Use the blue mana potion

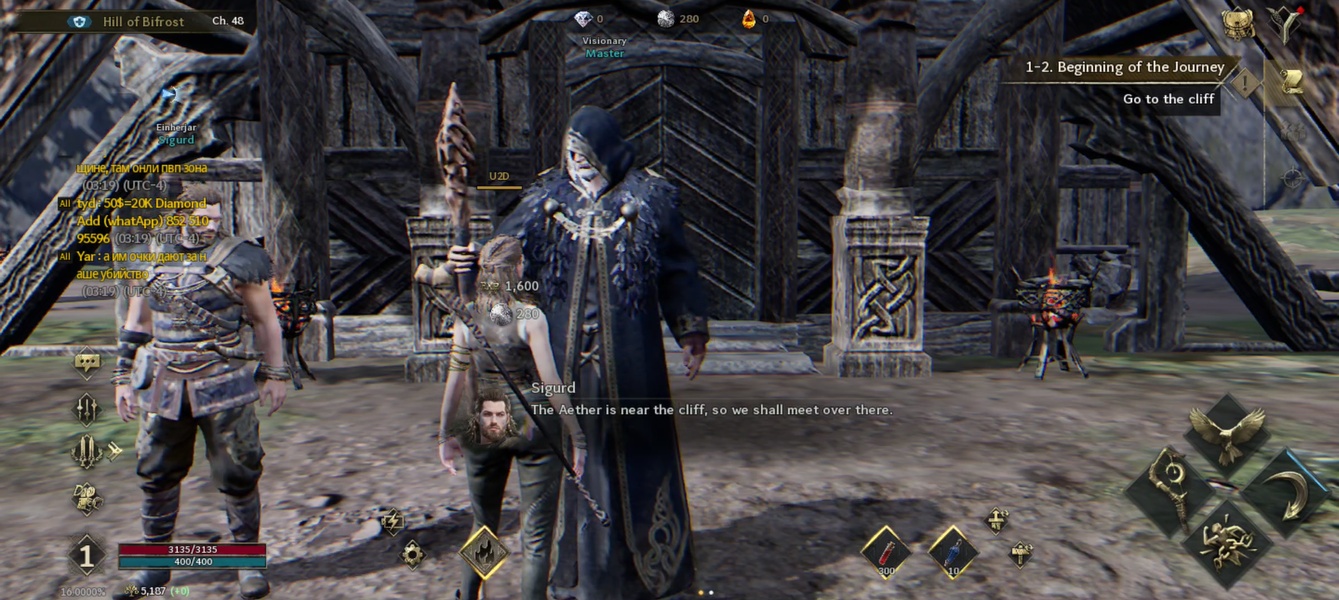click(952, 553)
